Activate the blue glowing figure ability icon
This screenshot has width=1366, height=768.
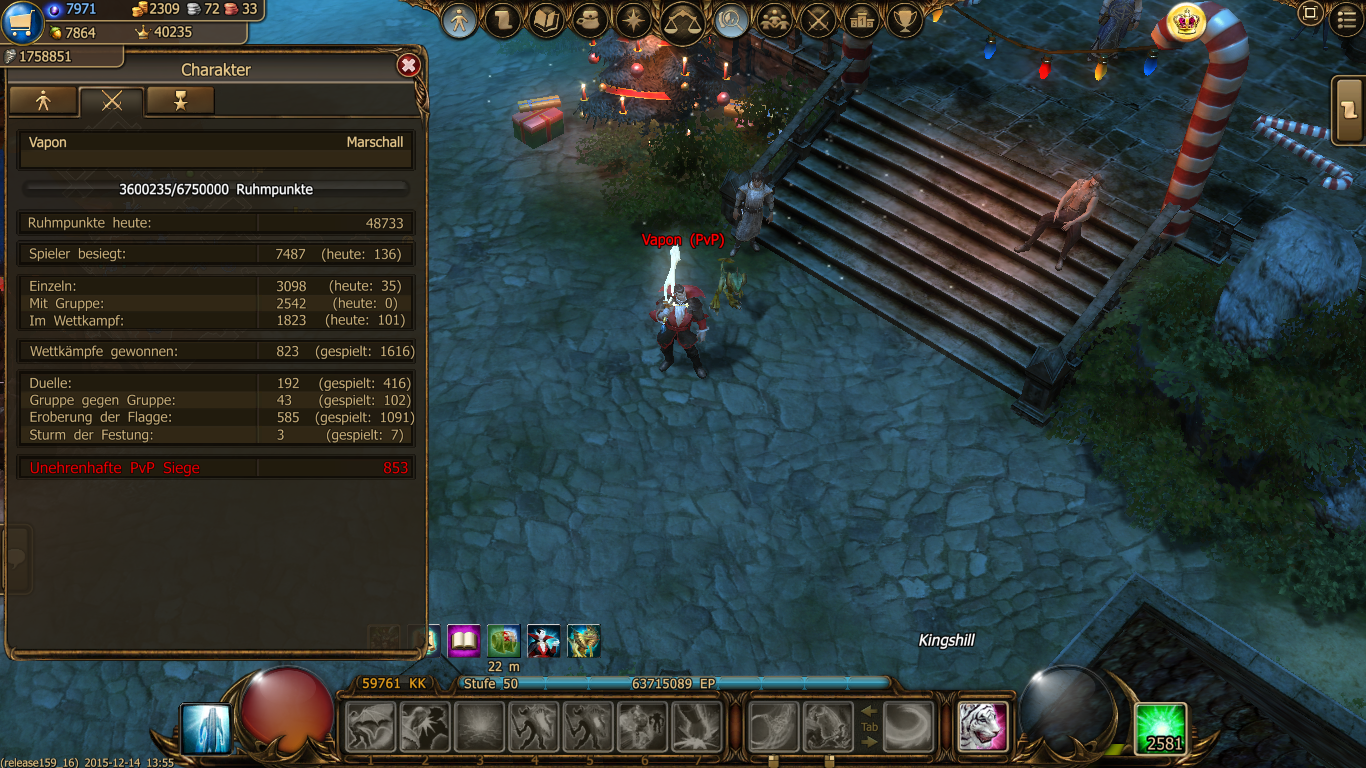(206, 728)
